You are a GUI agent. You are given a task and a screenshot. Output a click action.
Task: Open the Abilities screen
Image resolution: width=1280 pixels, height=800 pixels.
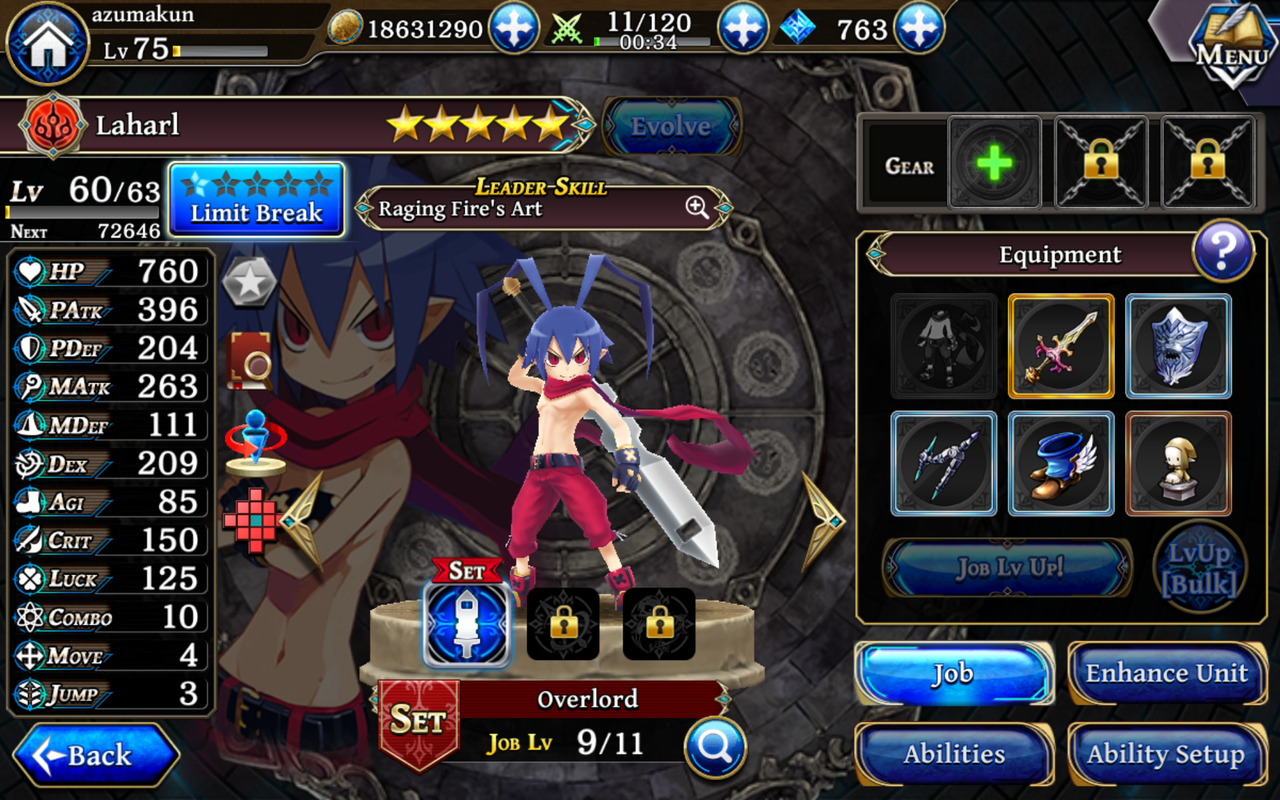point(953,754)
